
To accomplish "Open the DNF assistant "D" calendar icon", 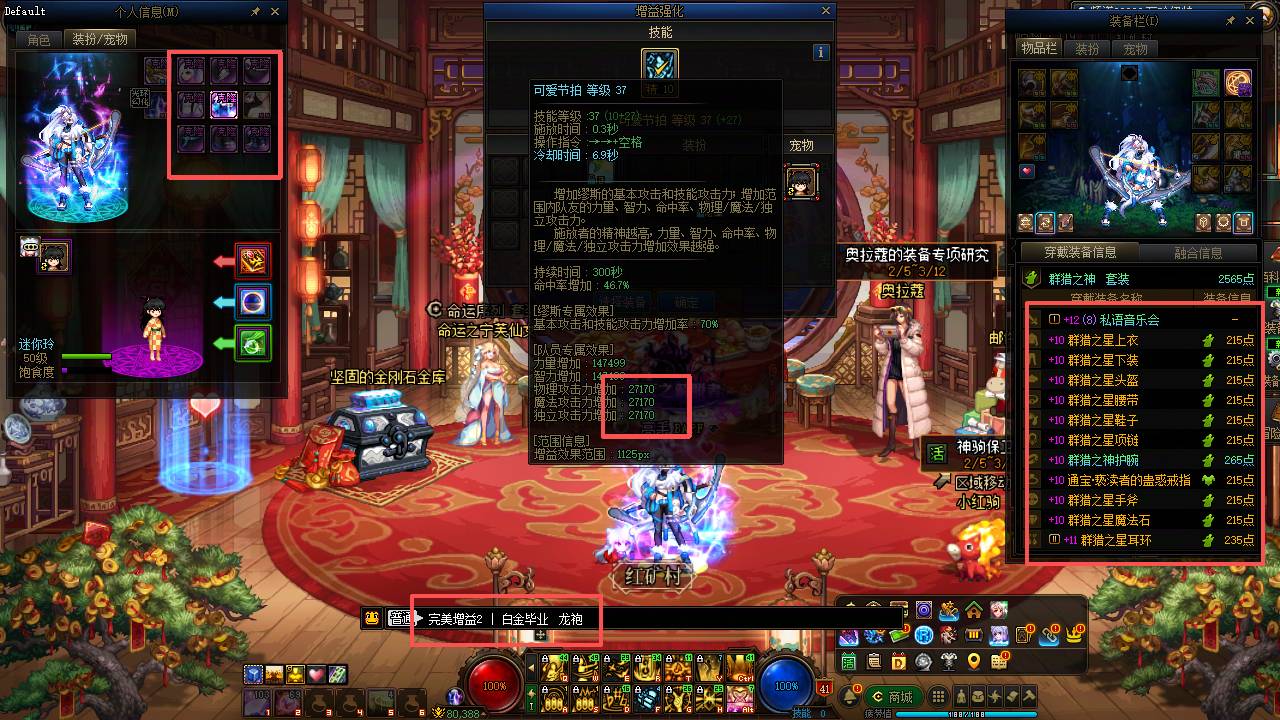I will tap(898, 661).
